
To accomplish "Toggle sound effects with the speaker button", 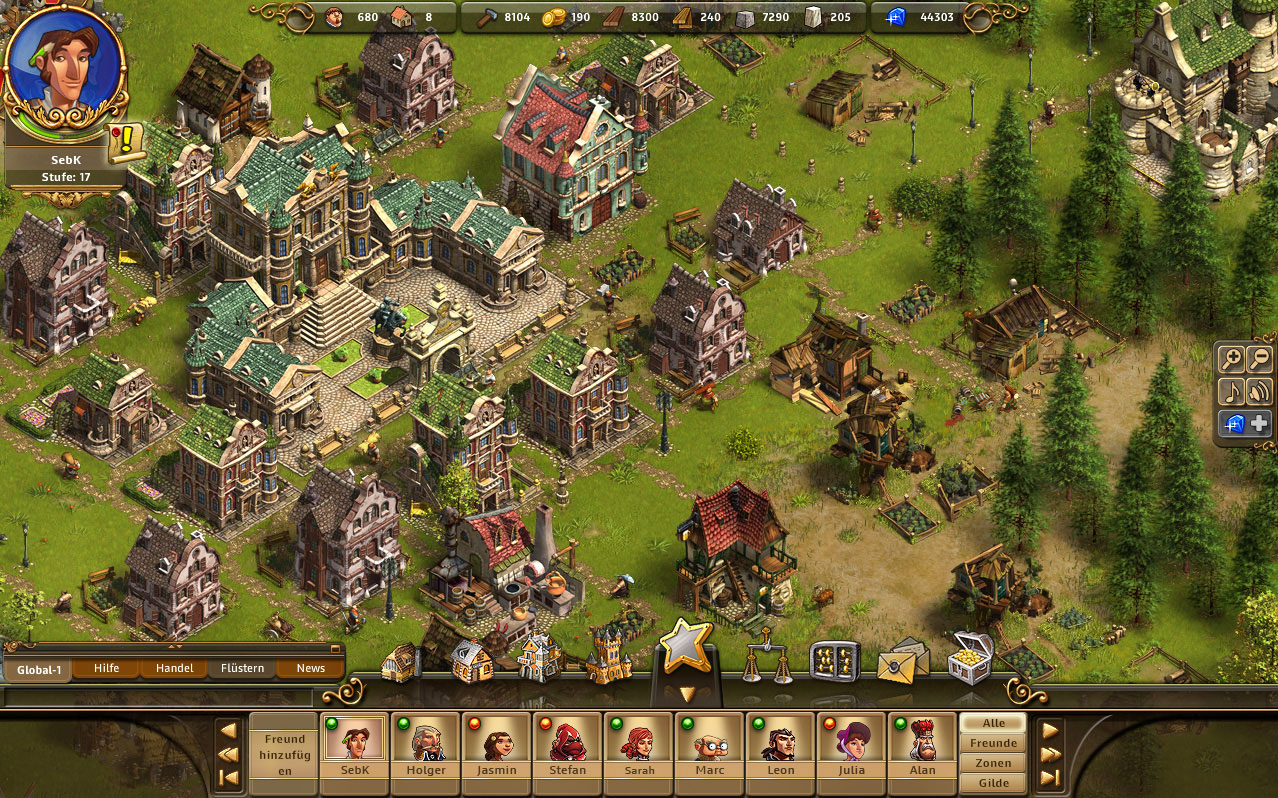I will [x=1259, y=391].
